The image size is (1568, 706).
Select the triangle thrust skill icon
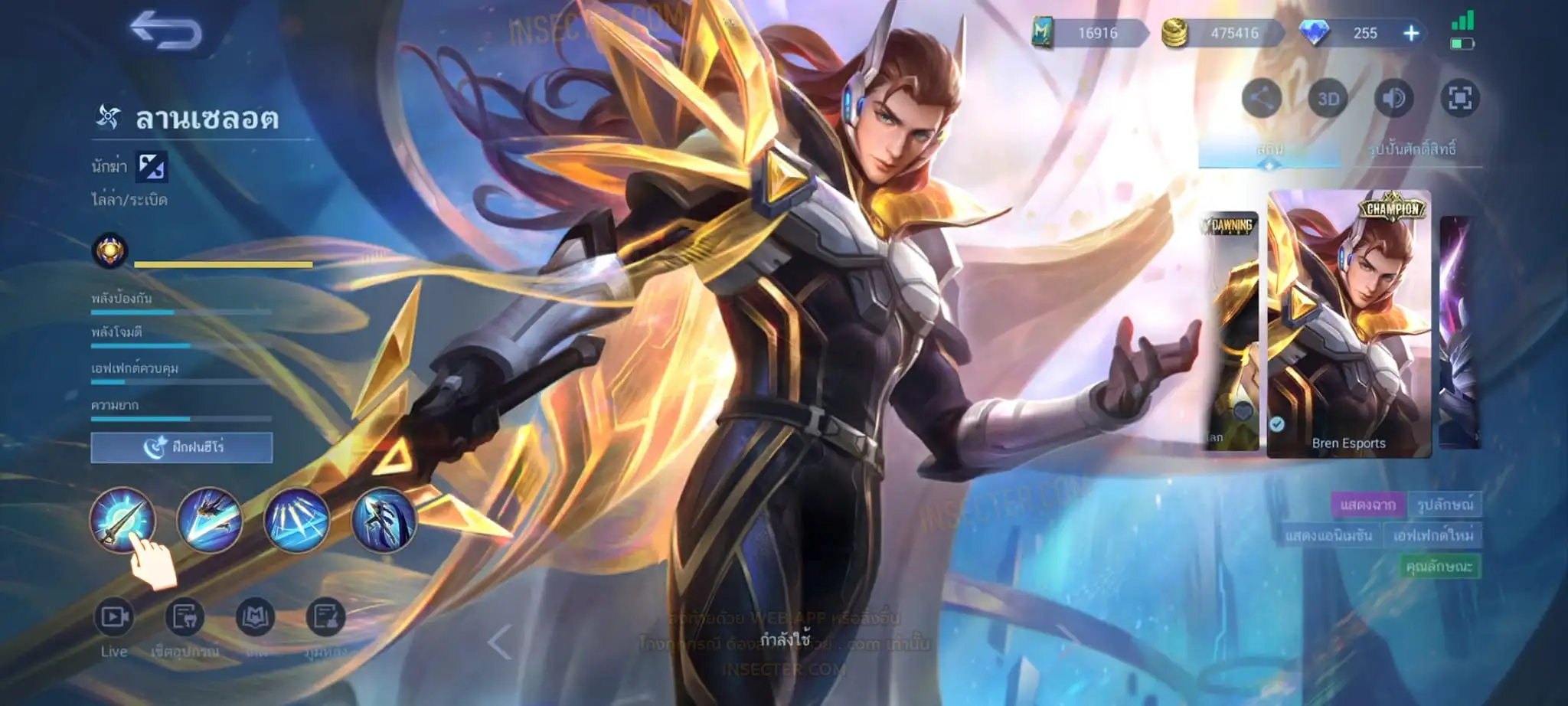pyautogui.click(x=296, y=520)
